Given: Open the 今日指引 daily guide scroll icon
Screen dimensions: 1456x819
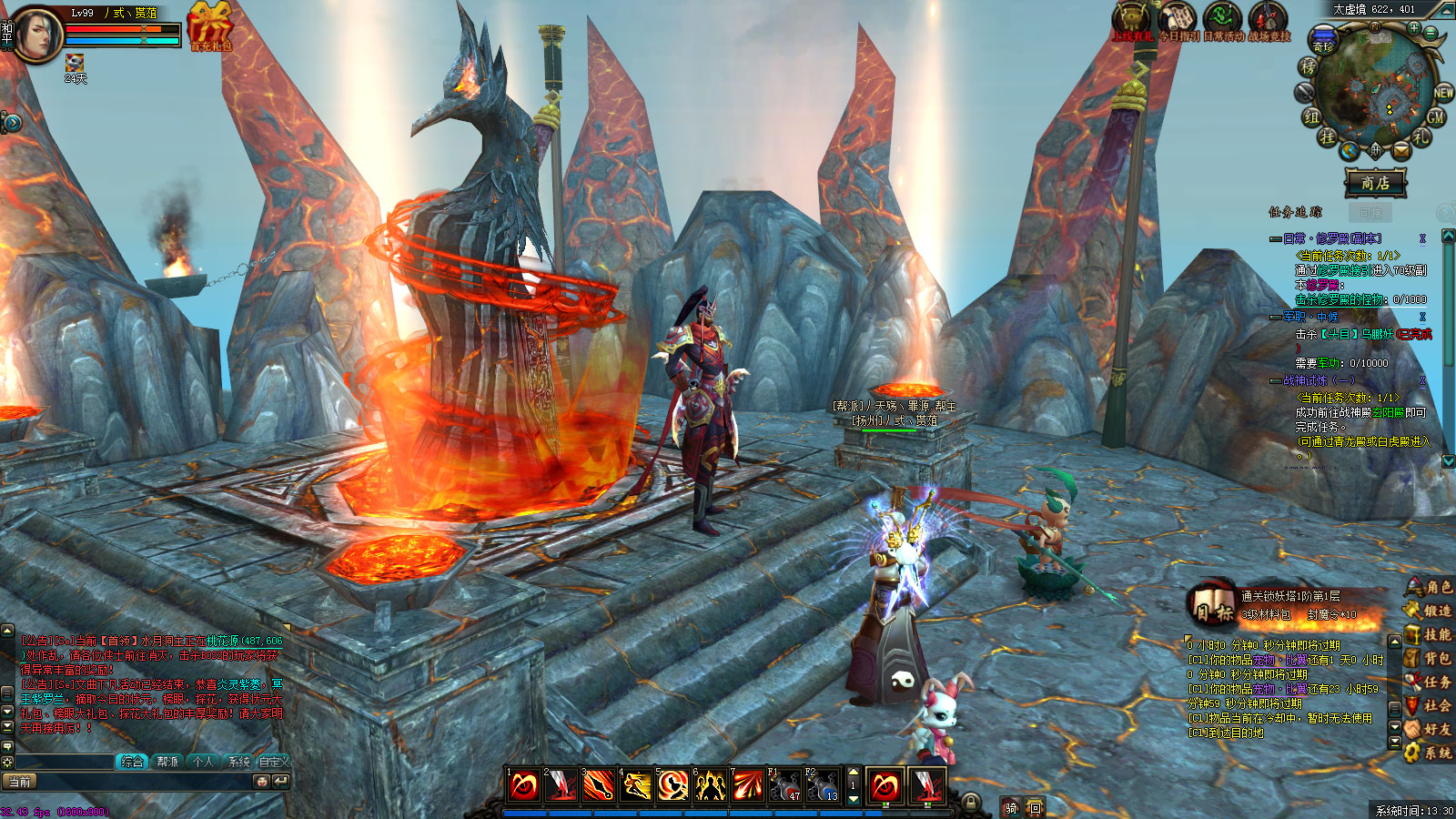Looking at the screenshot, I should pos(1178,22).
